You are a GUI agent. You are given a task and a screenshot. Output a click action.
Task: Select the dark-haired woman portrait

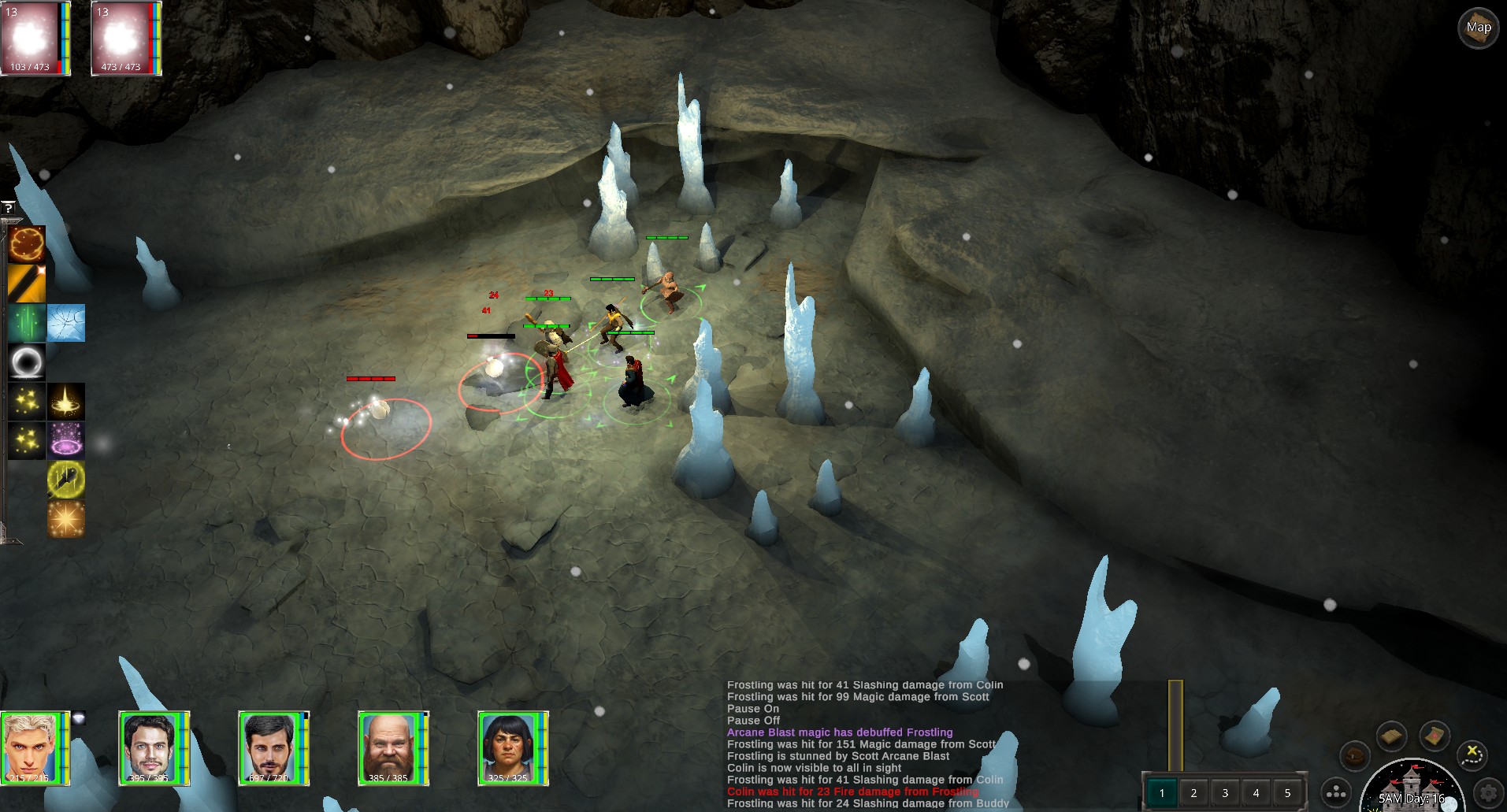pos(507,747)
